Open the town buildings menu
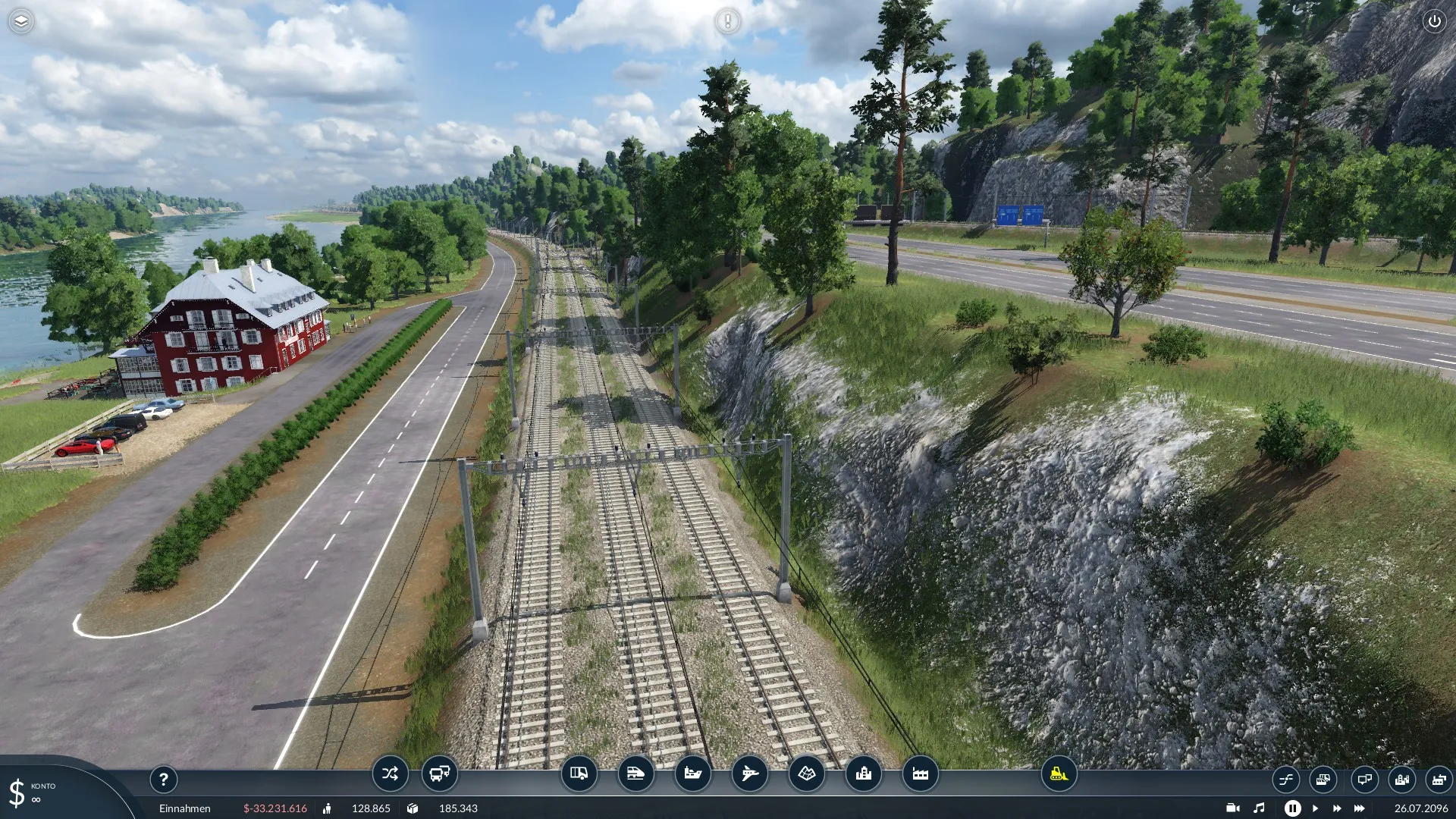Screen dimensions: 1456x819 click(863, 773)
